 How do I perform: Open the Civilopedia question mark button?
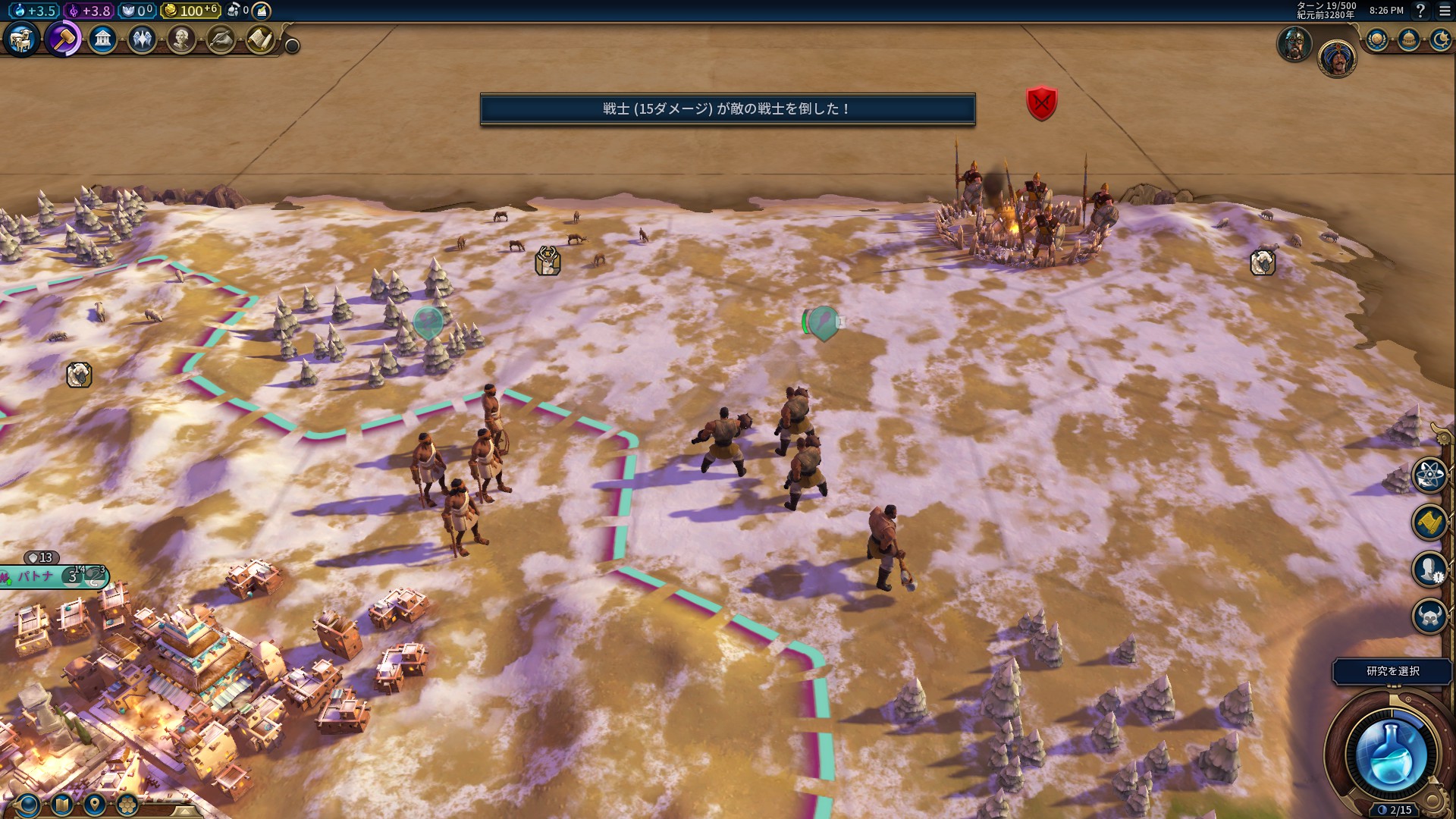tap(1420, 11)
